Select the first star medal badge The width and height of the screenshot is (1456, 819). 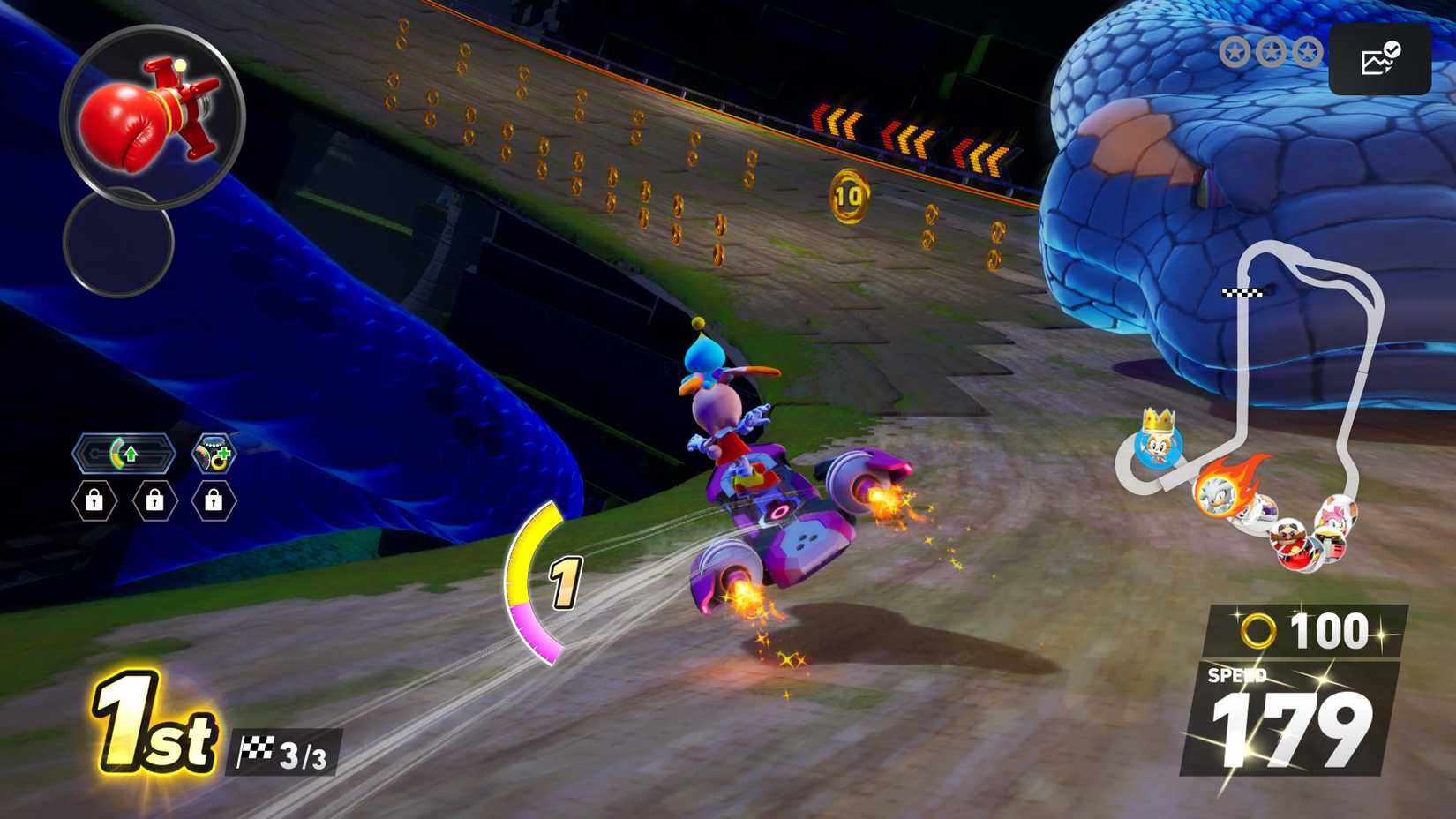tap(1235, 51)
